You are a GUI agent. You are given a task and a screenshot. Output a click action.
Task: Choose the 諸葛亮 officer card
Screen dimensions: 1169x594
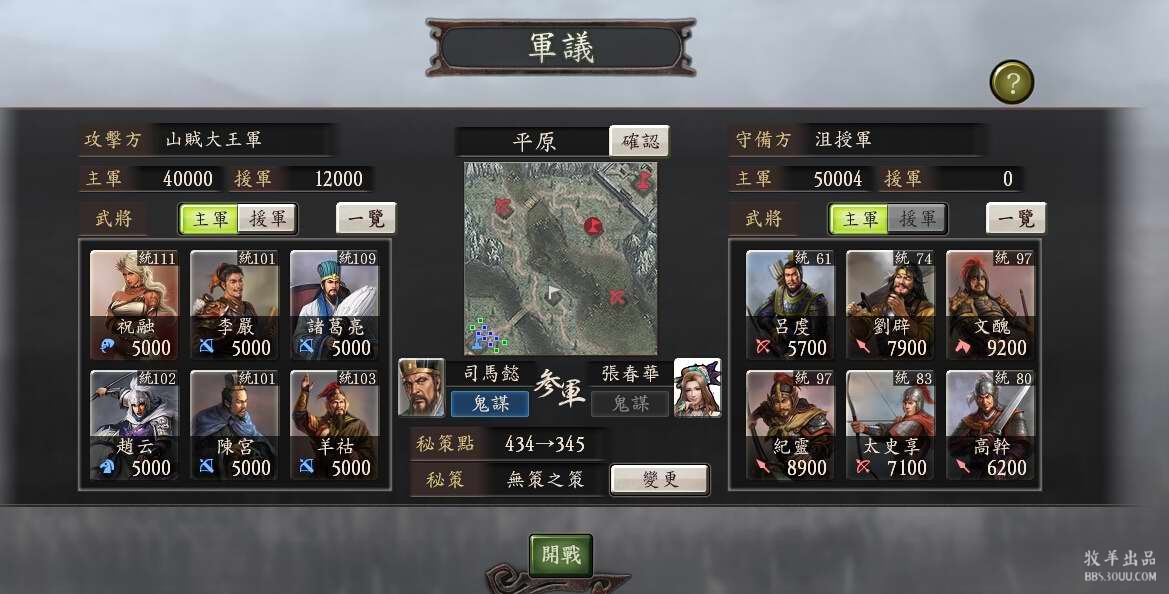(x=335, y=305)
